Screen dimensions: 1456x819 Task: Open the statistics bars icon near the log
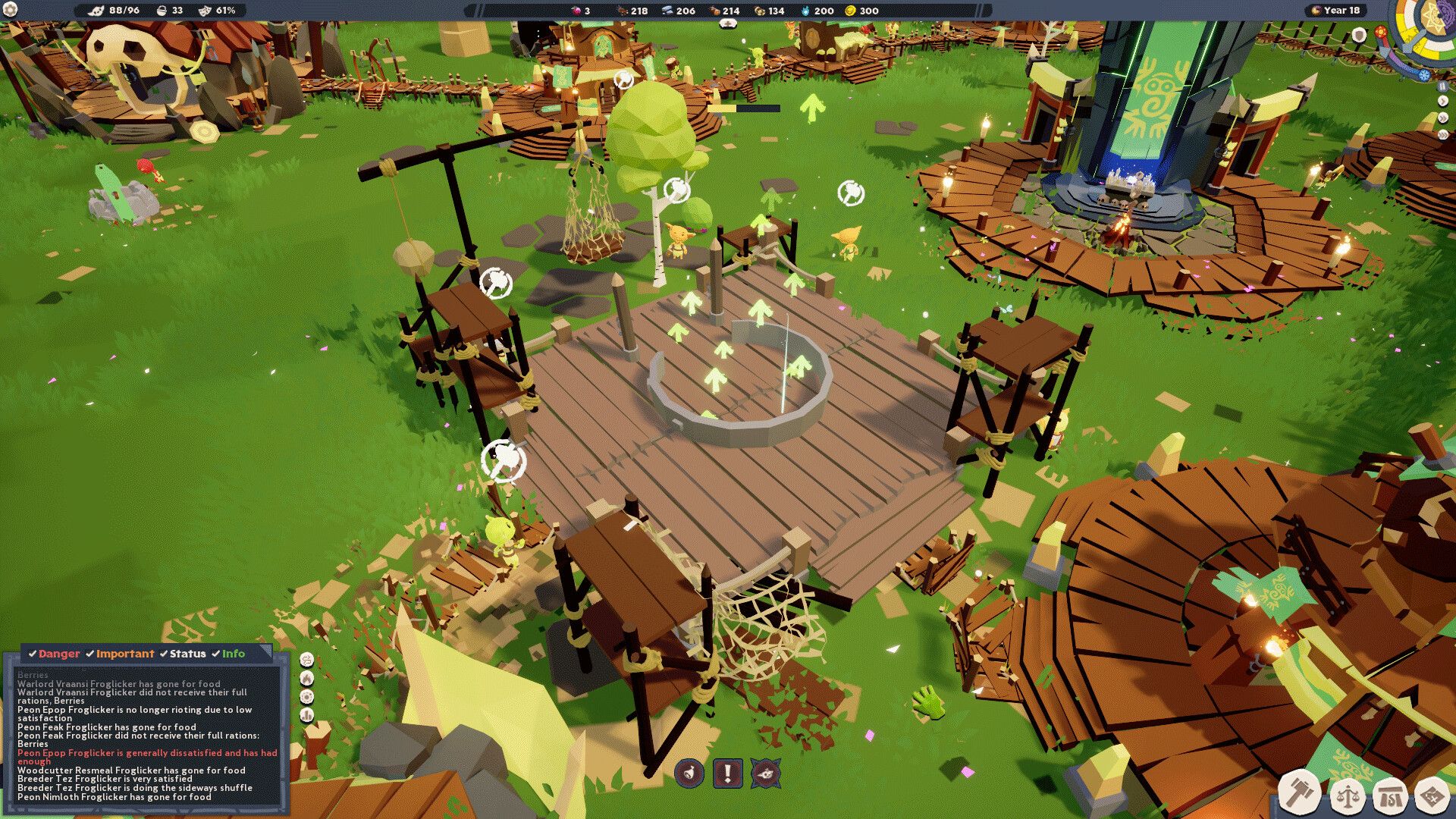point(306,715)
